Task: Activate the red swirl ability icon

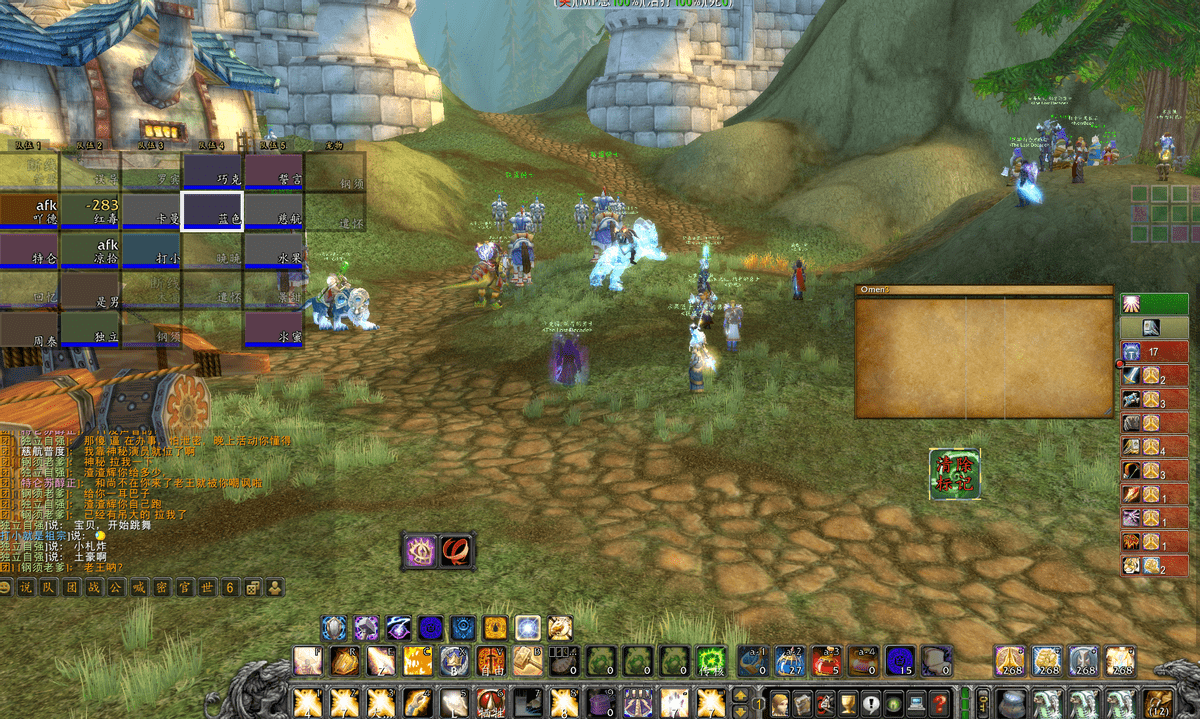Action: coord(457,551)
